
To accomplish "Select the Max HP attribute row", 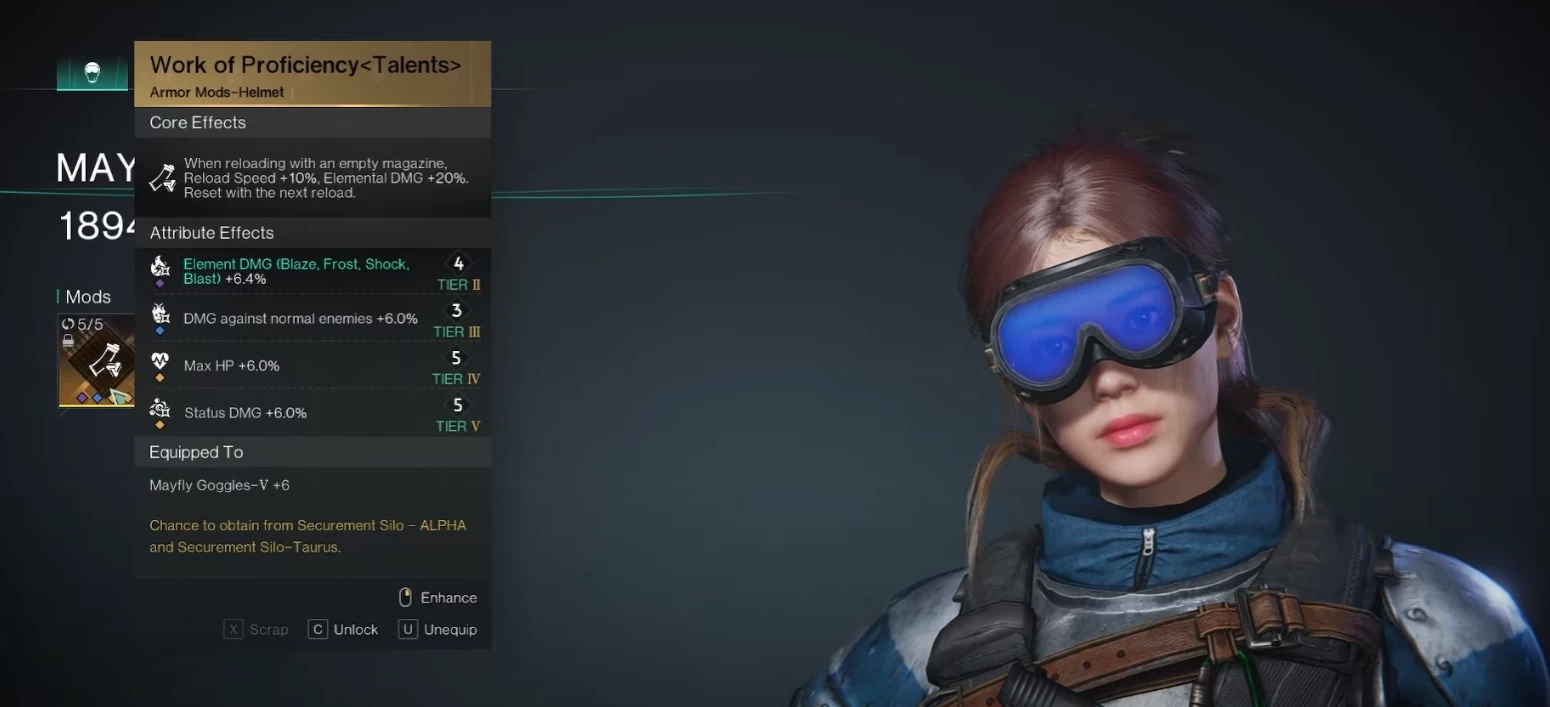I will tap(312, 365).
